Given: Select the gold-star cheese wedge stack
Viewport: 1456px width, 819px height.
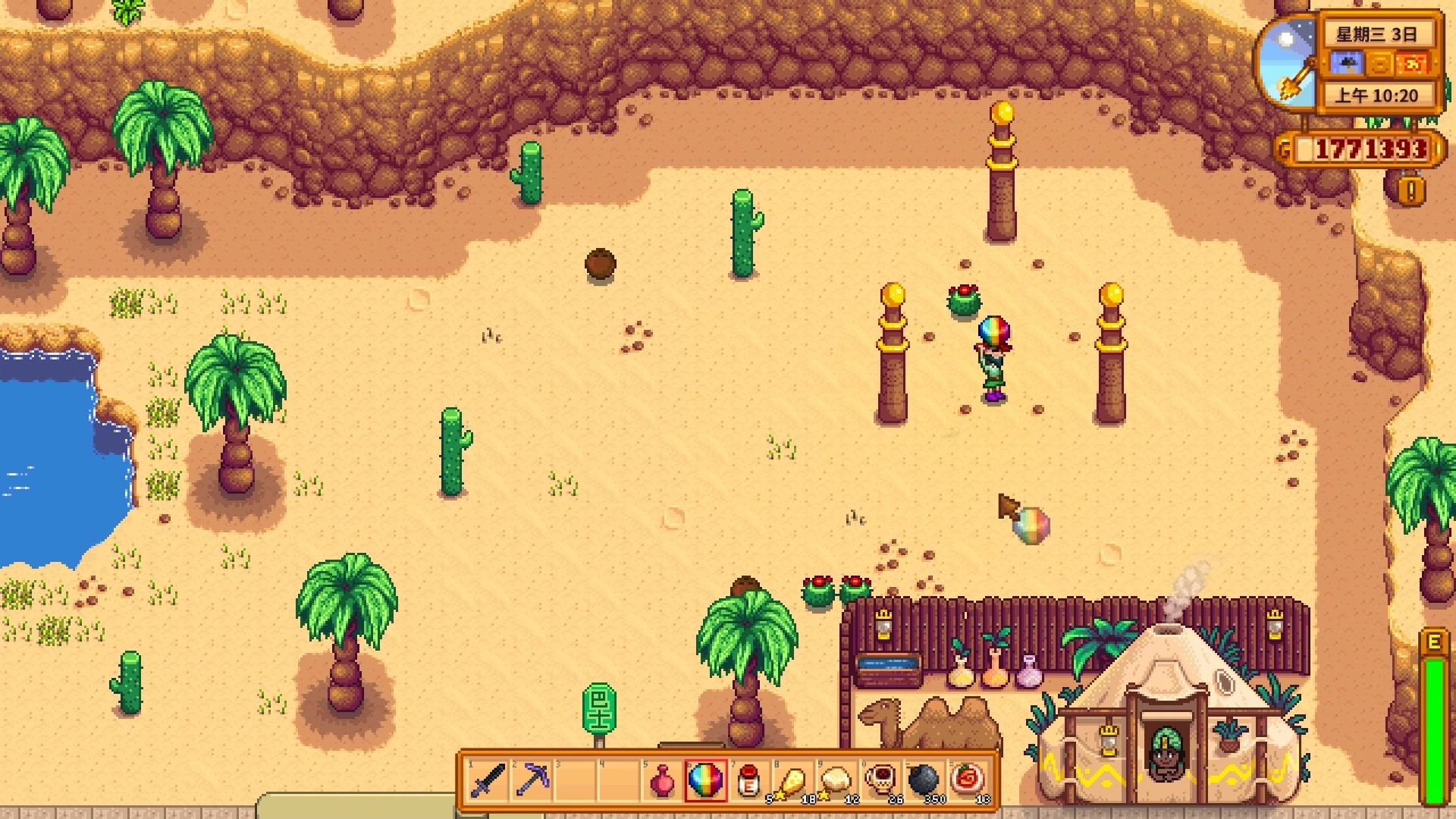Looking at the screenshot, I should pos(792,780).
